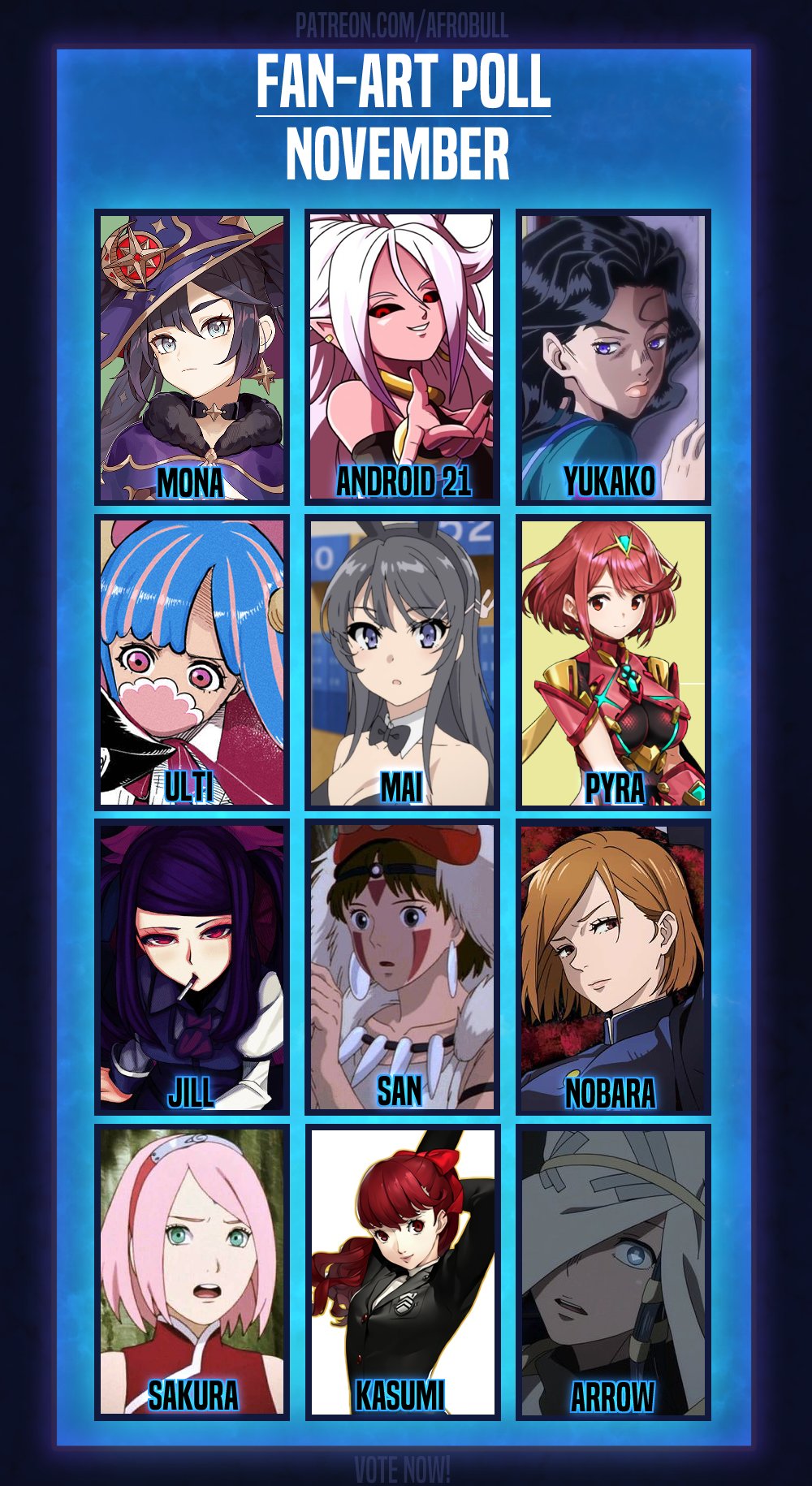Choose the Nobara character card

pyautogui.click(x=613, y=966)
